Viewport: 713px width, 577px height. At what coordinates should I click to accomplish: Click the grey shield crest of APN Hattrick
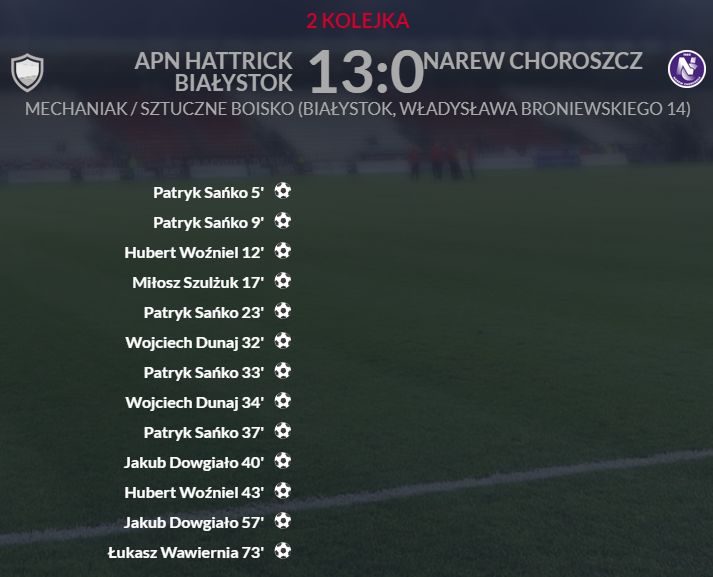(x=27, y=72)
